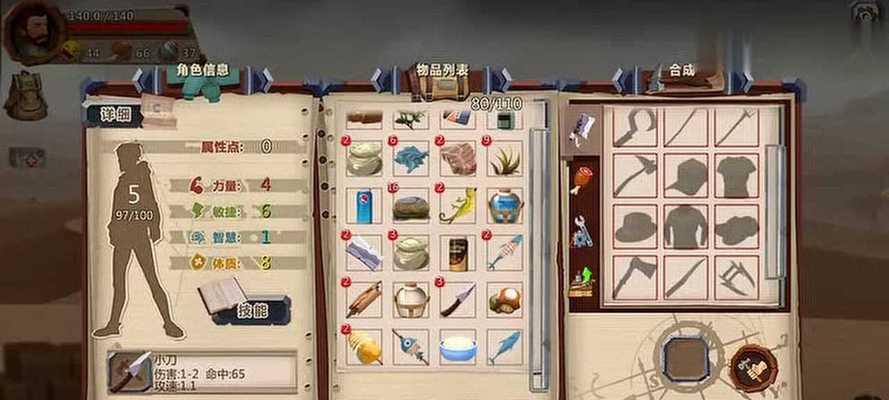889x400 pixels.
Task: Select the coffee can item slot
Action: 458,252
